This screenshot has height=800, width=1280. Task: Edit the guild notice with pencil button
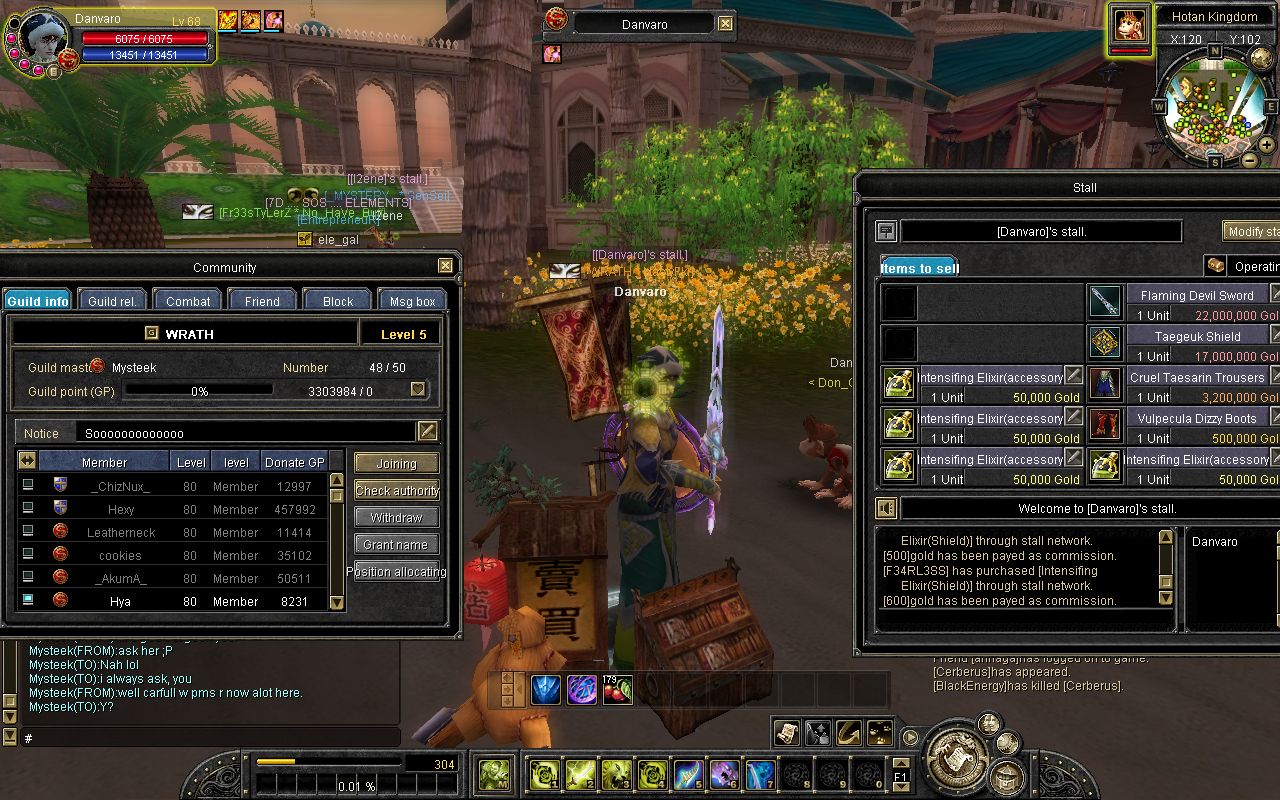click(427, 432)
